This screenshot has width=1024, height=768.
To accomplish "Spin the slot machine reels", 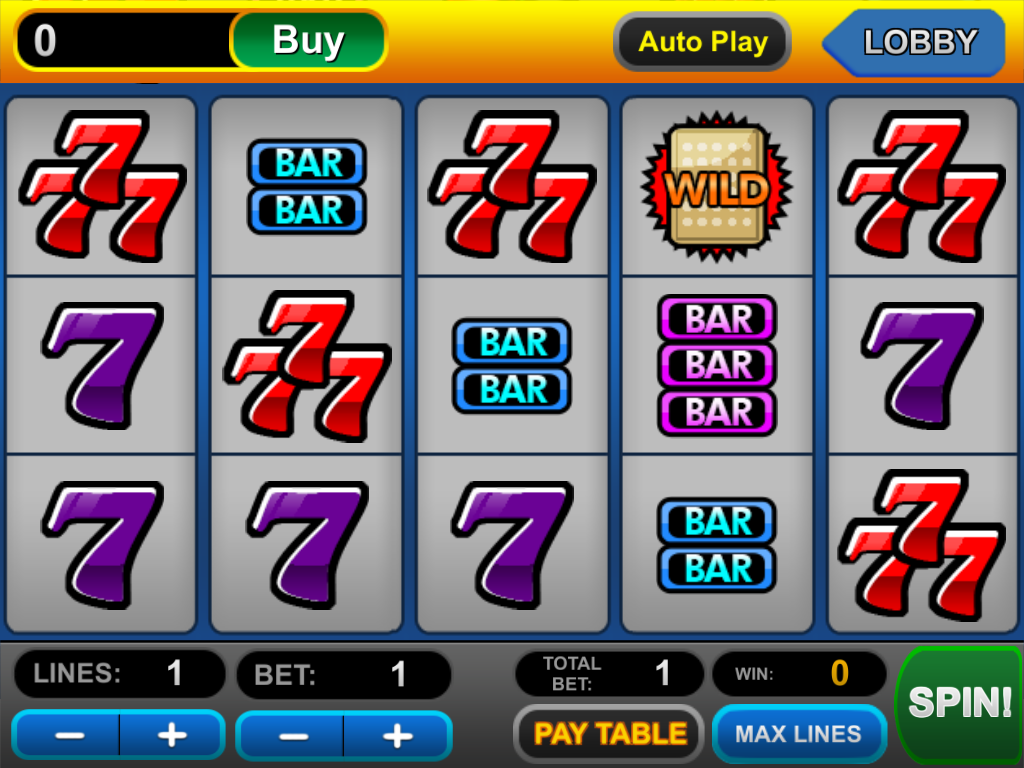I will coord(958,703).
